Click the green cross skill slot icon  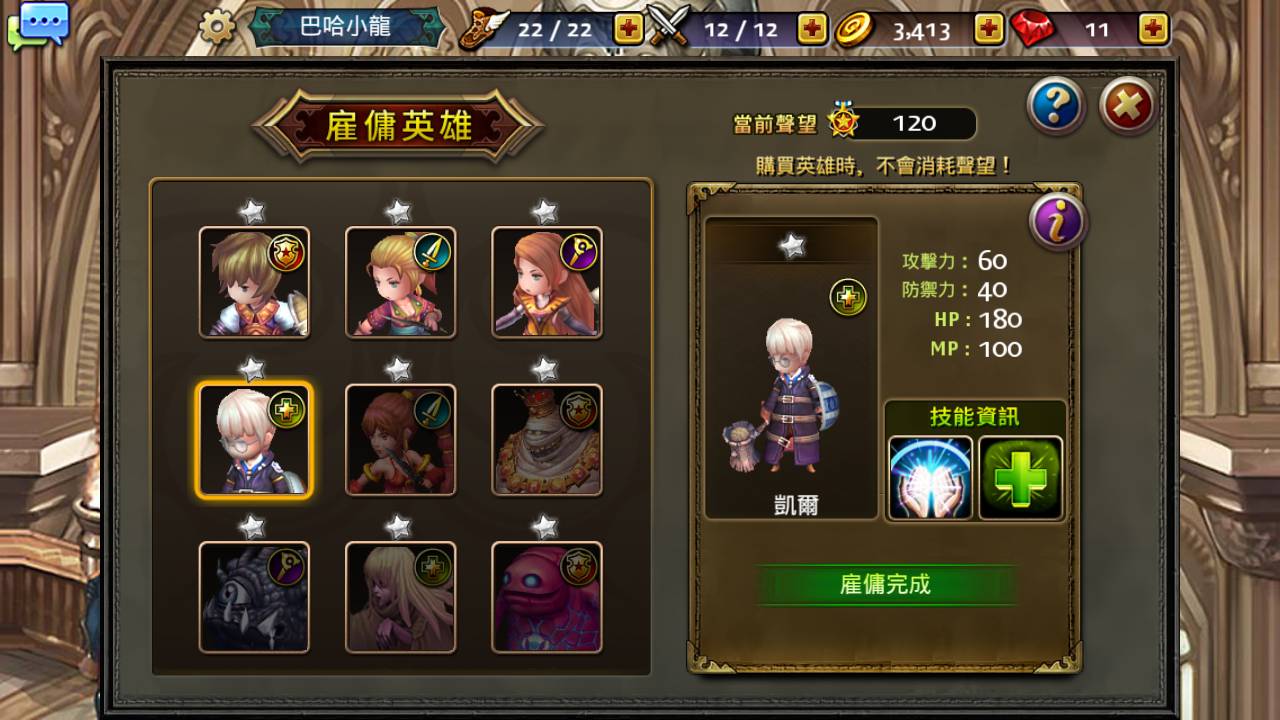click(1020, 479)
